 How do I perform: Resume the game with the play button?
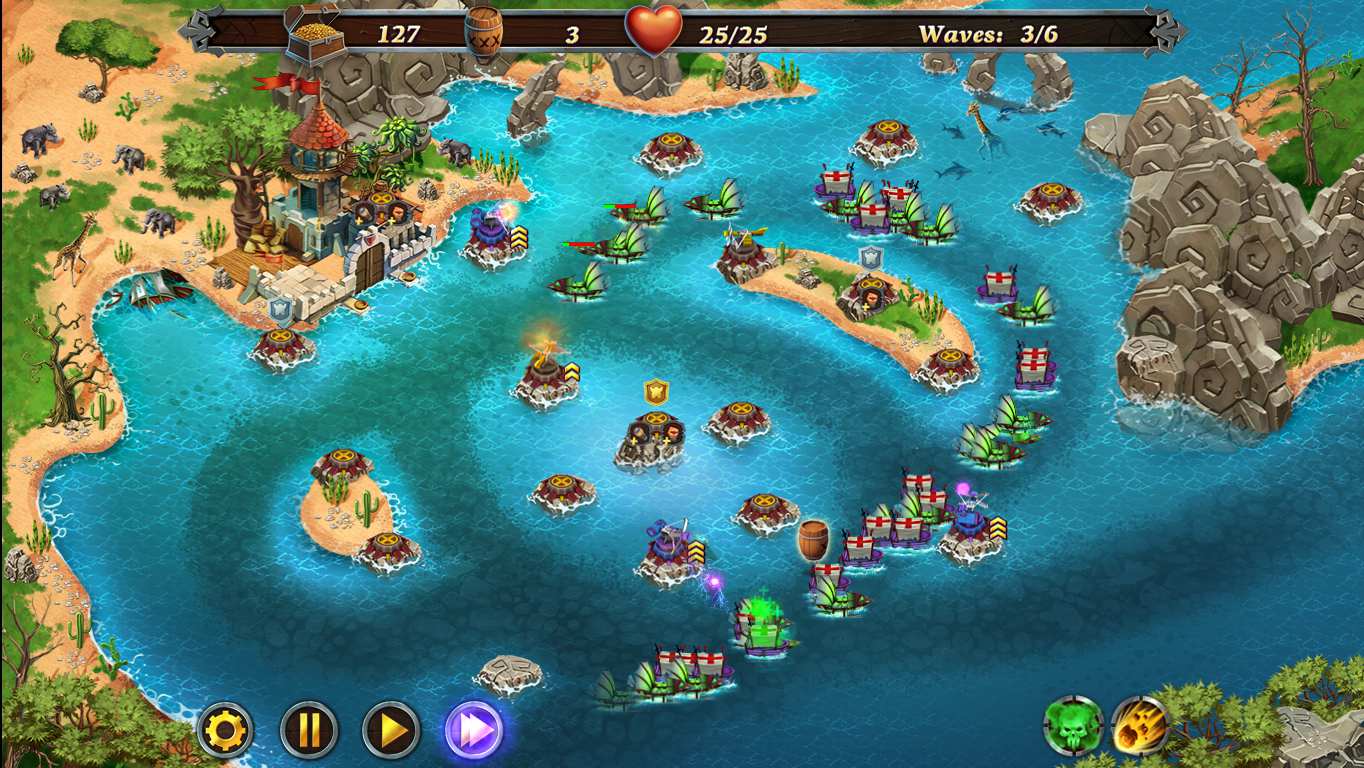(391, 730)
